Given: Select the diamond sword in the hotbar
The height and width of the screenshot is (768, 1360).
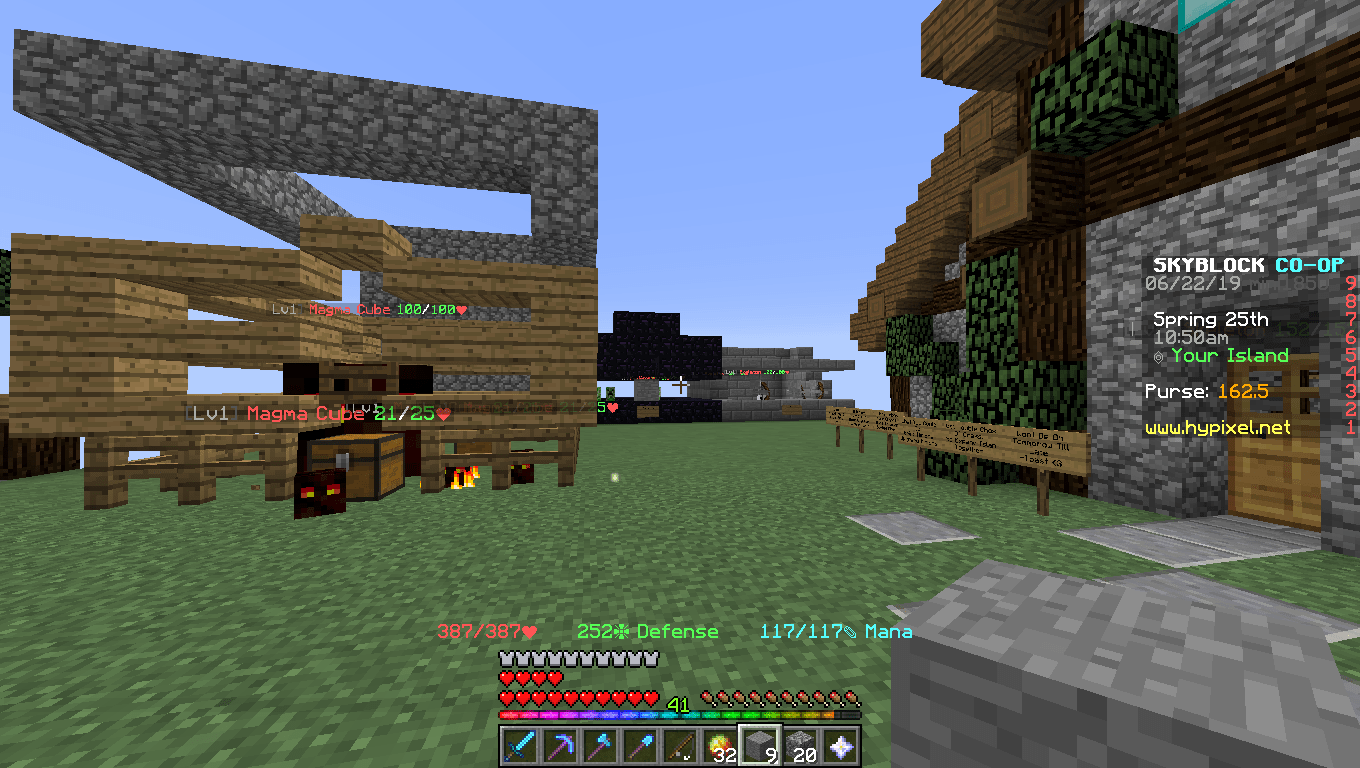Looking at the screenshot, I should 519,744.
